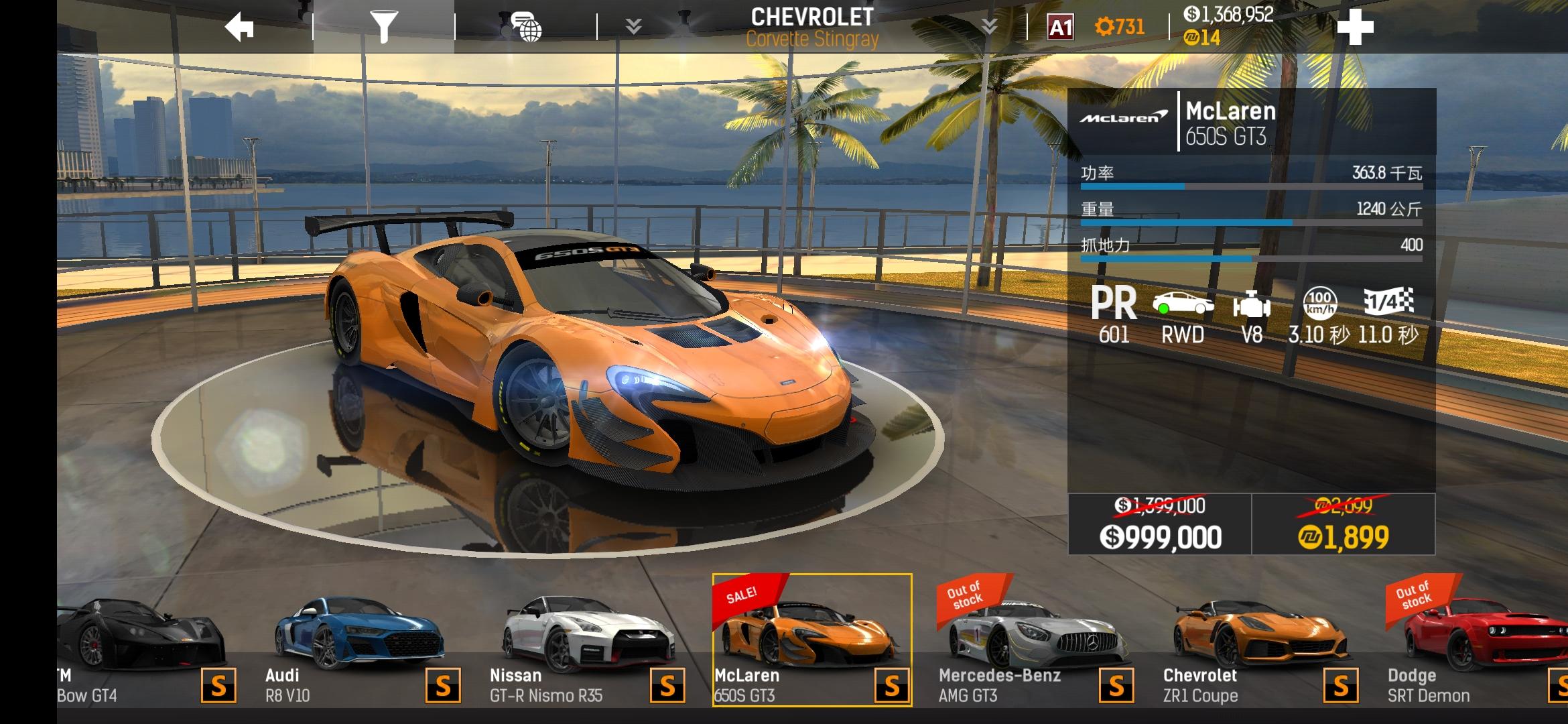This screenshot has width=1568, height=724.
Task: Choose the Dodge SRT Demon thumbnail
Action: (1474, 644)
